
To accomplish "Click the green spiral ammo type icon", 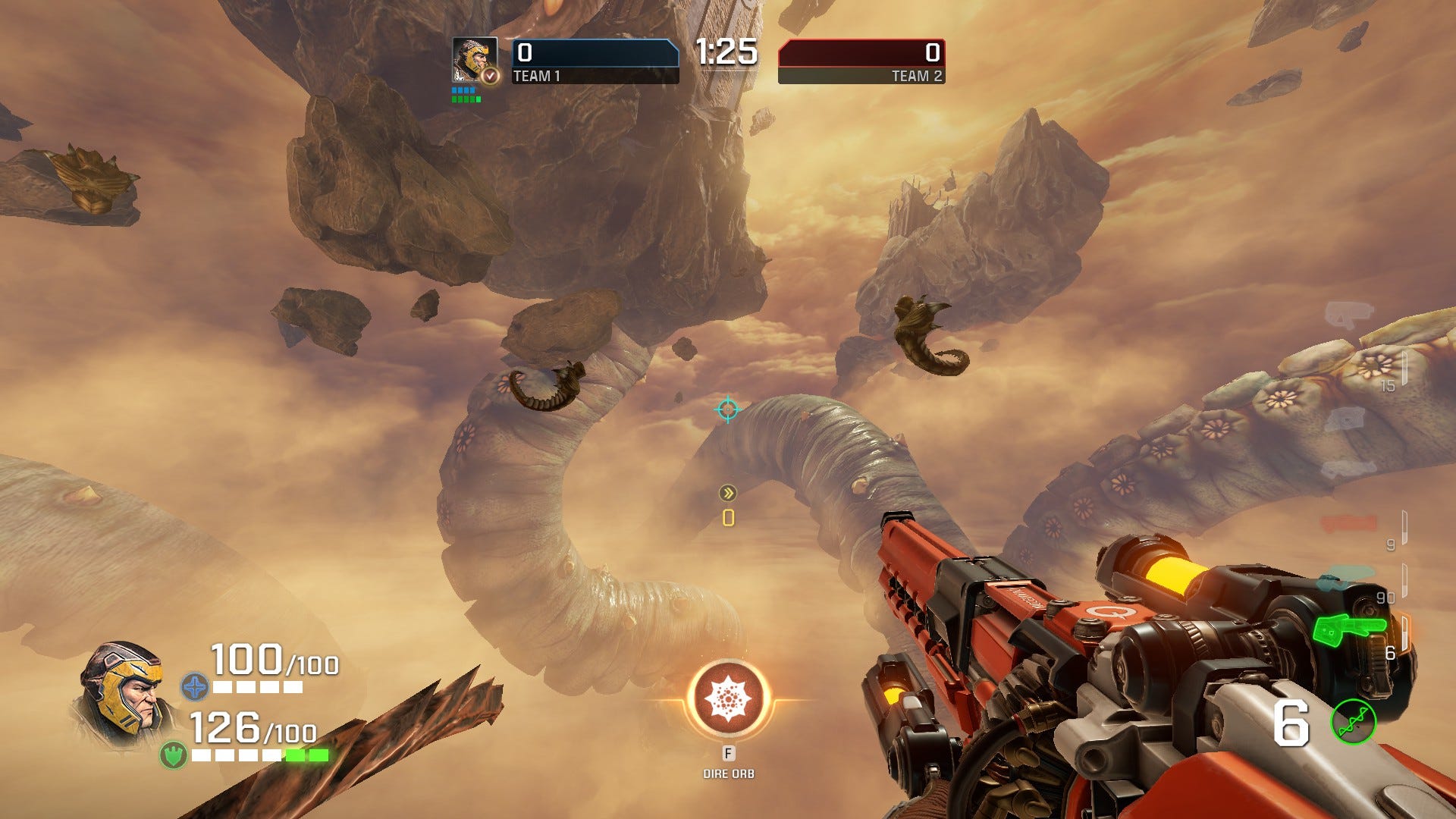I will click(1354, 721).
